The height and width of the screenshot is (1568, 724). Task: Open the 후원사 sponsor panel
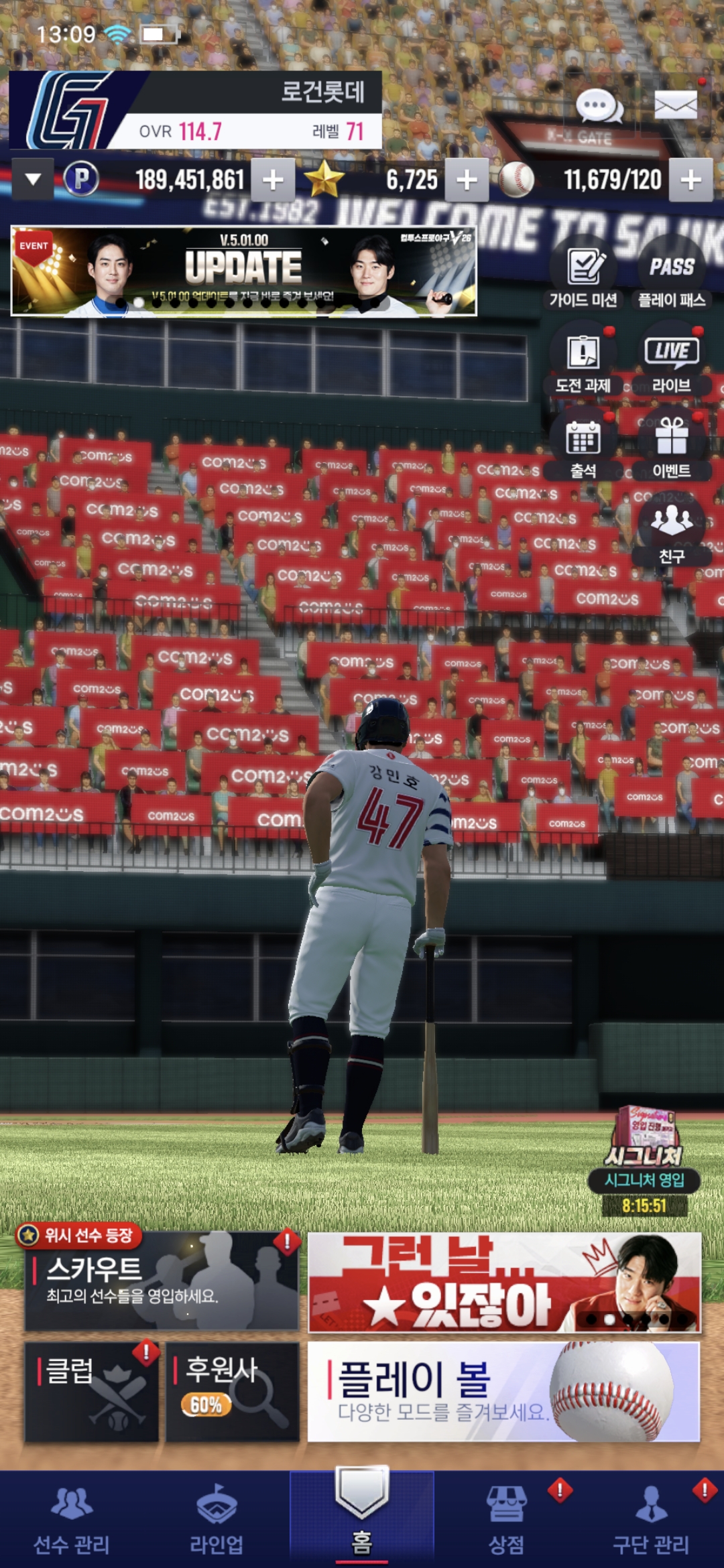[232, 1391]
